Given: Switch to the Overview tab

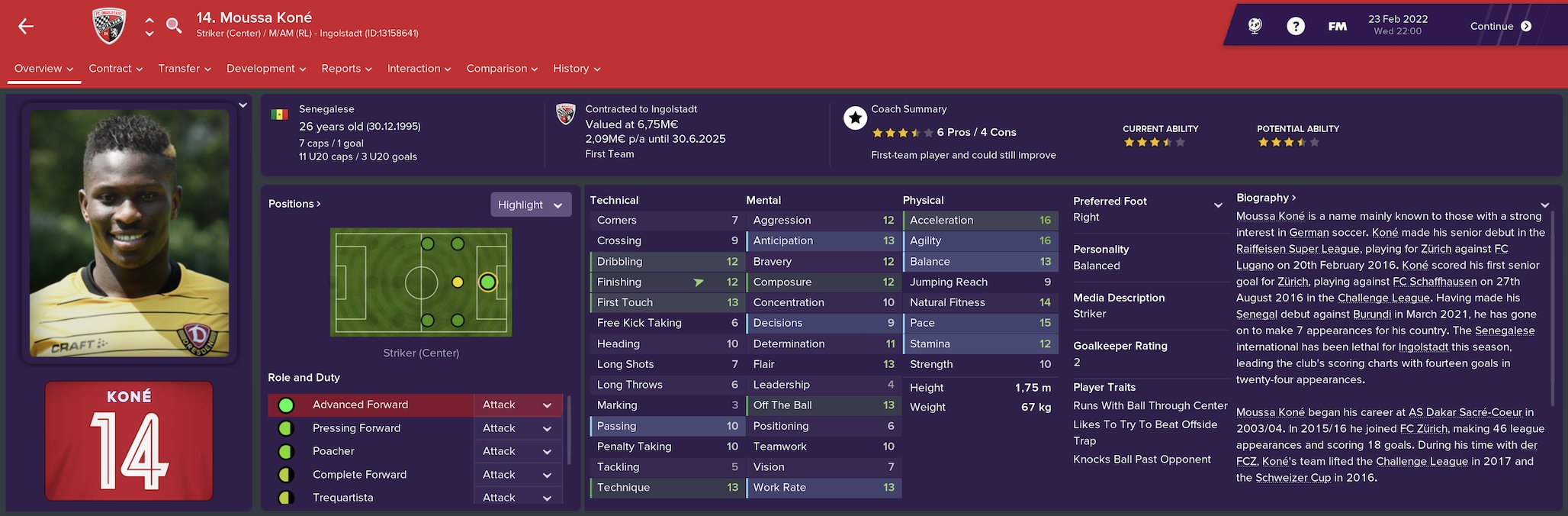Looking at the screenshot, I should (43, 69).
